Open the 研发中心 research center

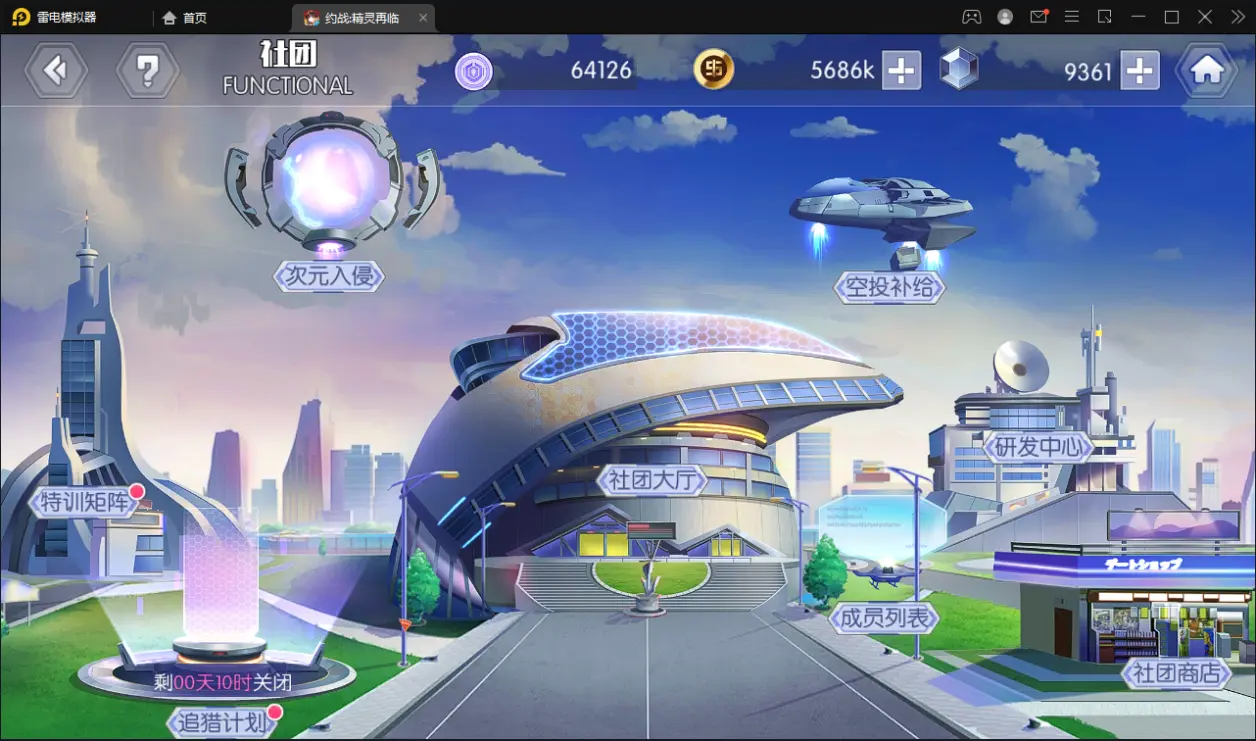(1039, 446)
